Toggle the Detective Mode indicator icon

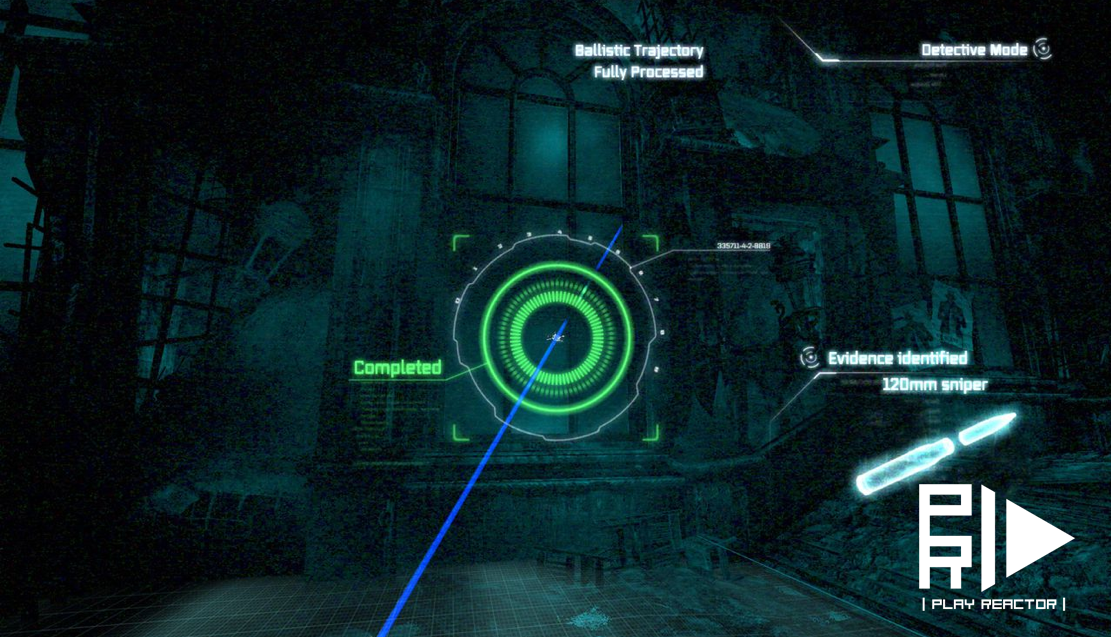(x=1042, y=48)
